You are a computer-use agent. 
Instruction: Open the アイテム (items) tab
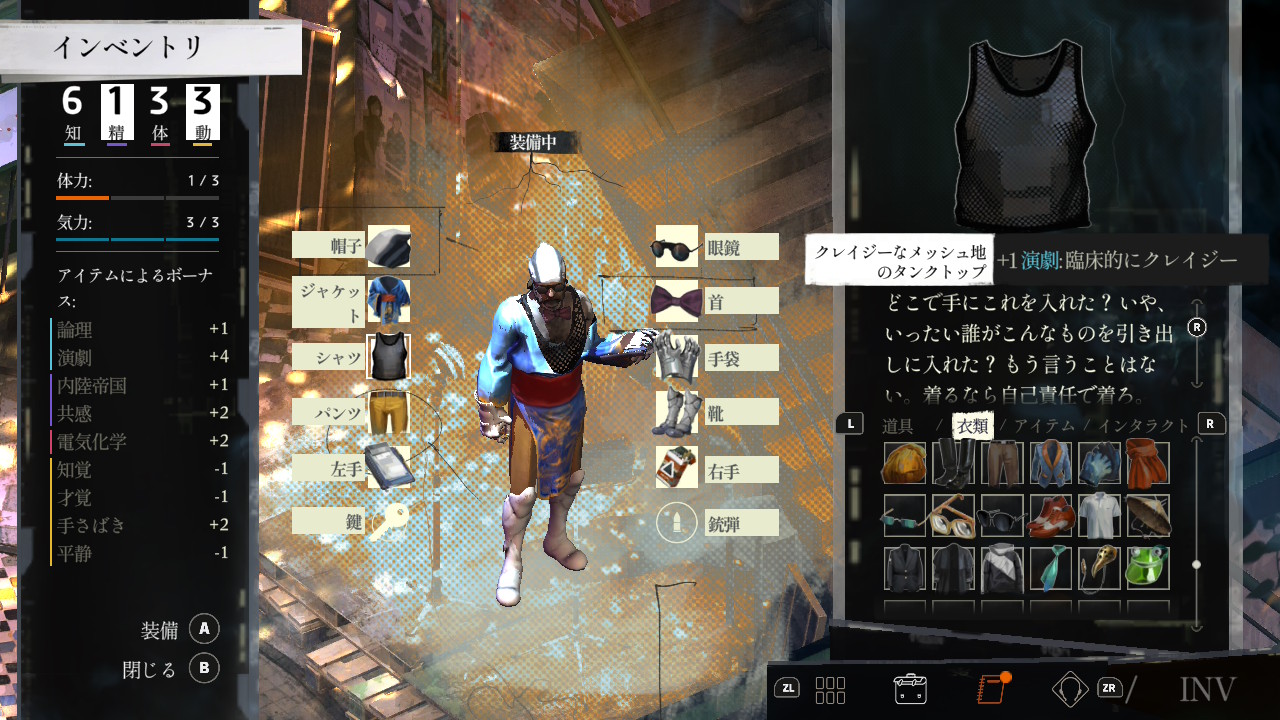coord(1044,426)
